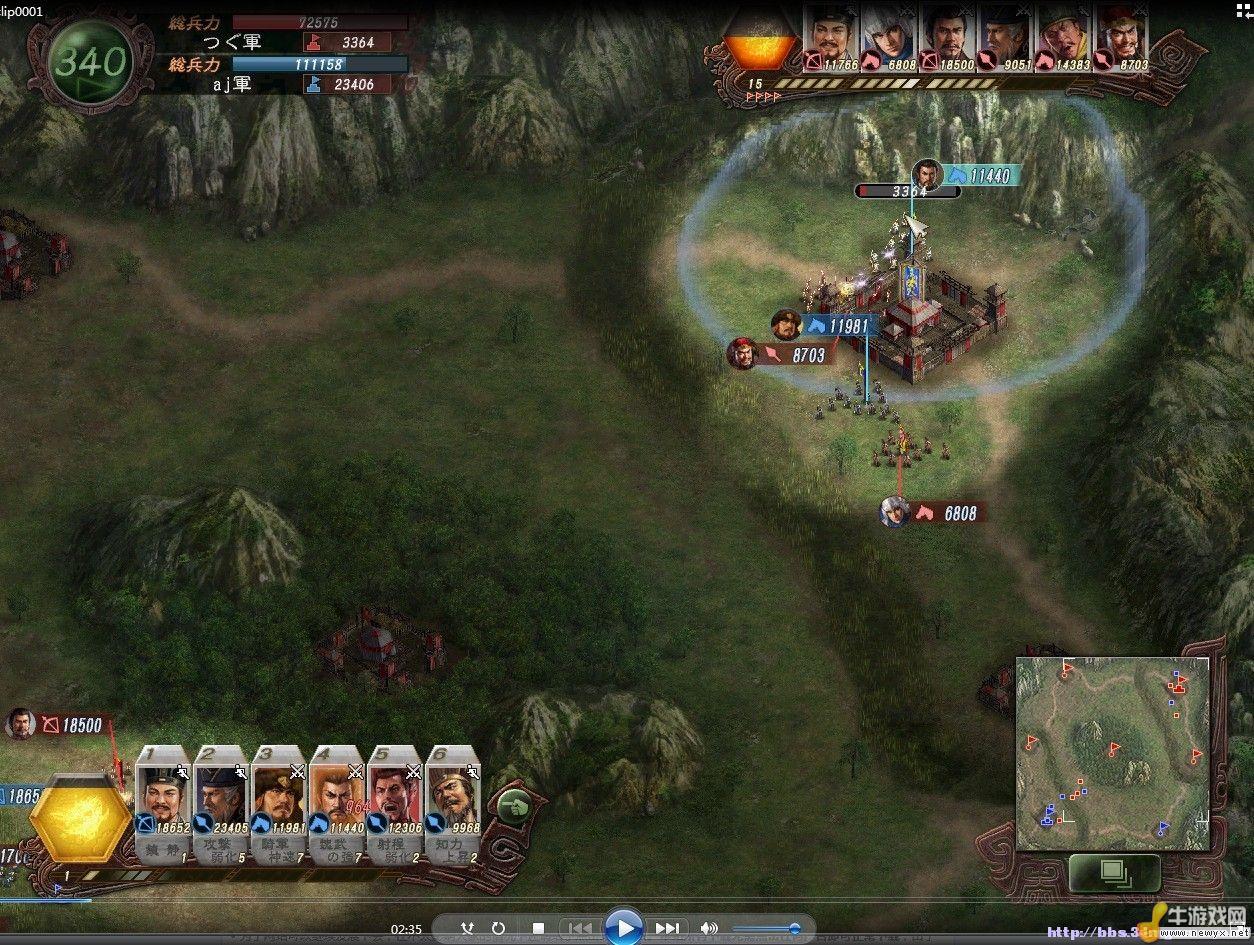Screen dimensions: 1254x945
Task: Click the green pointing-hand button
Action: click(x=513, y=803)
